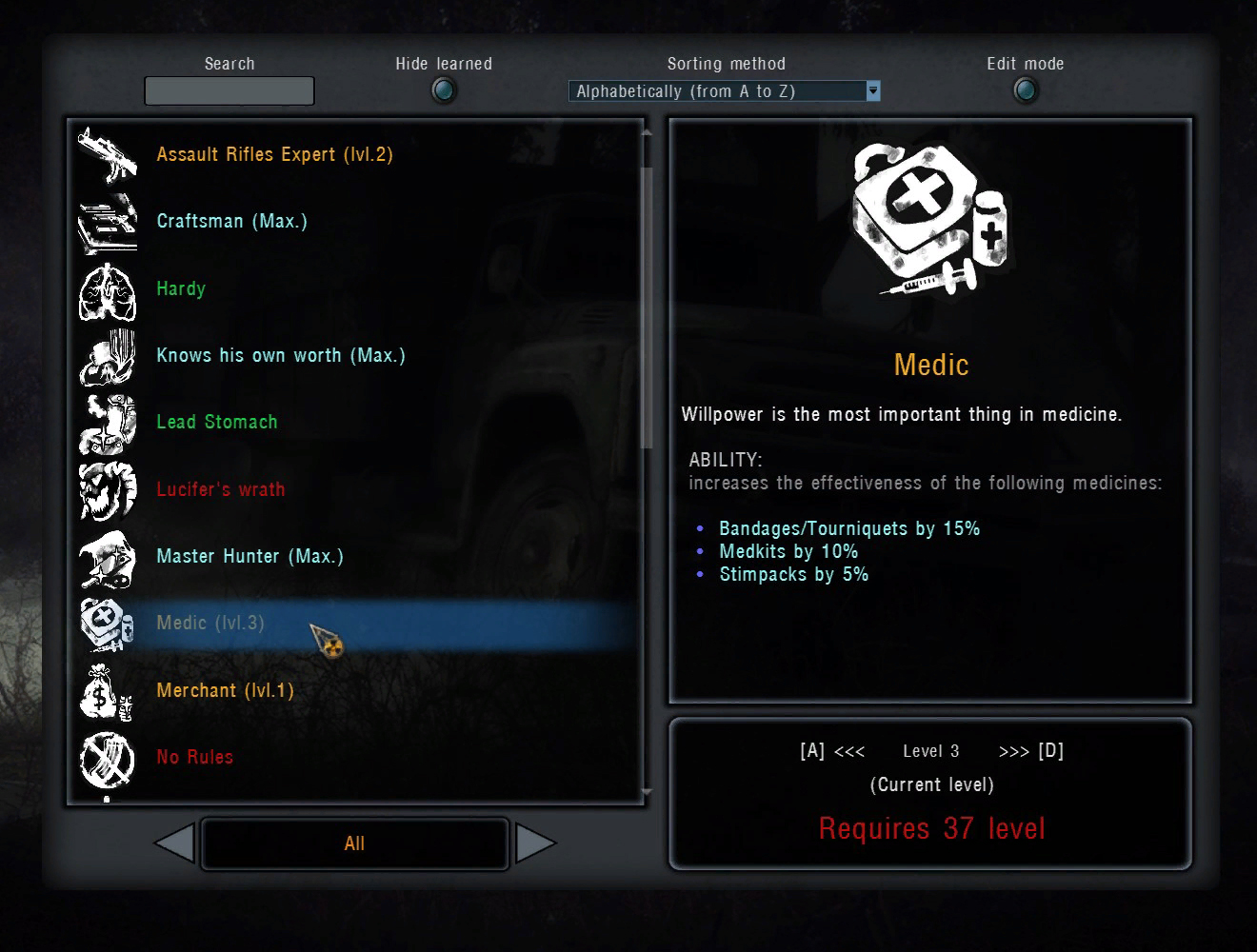Choose the No Rules perk
The height and width of the screenshot is (952, 1257).
[194, 757]
